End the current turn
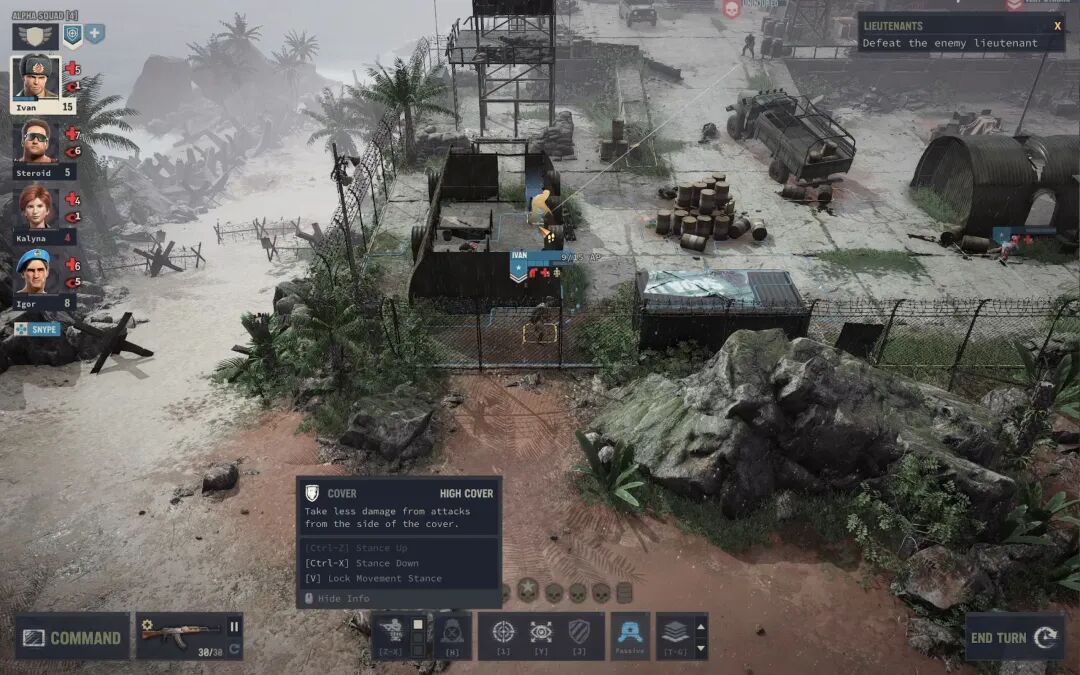This screenshot has width=1080, height=675. [x=1013, y=637]
